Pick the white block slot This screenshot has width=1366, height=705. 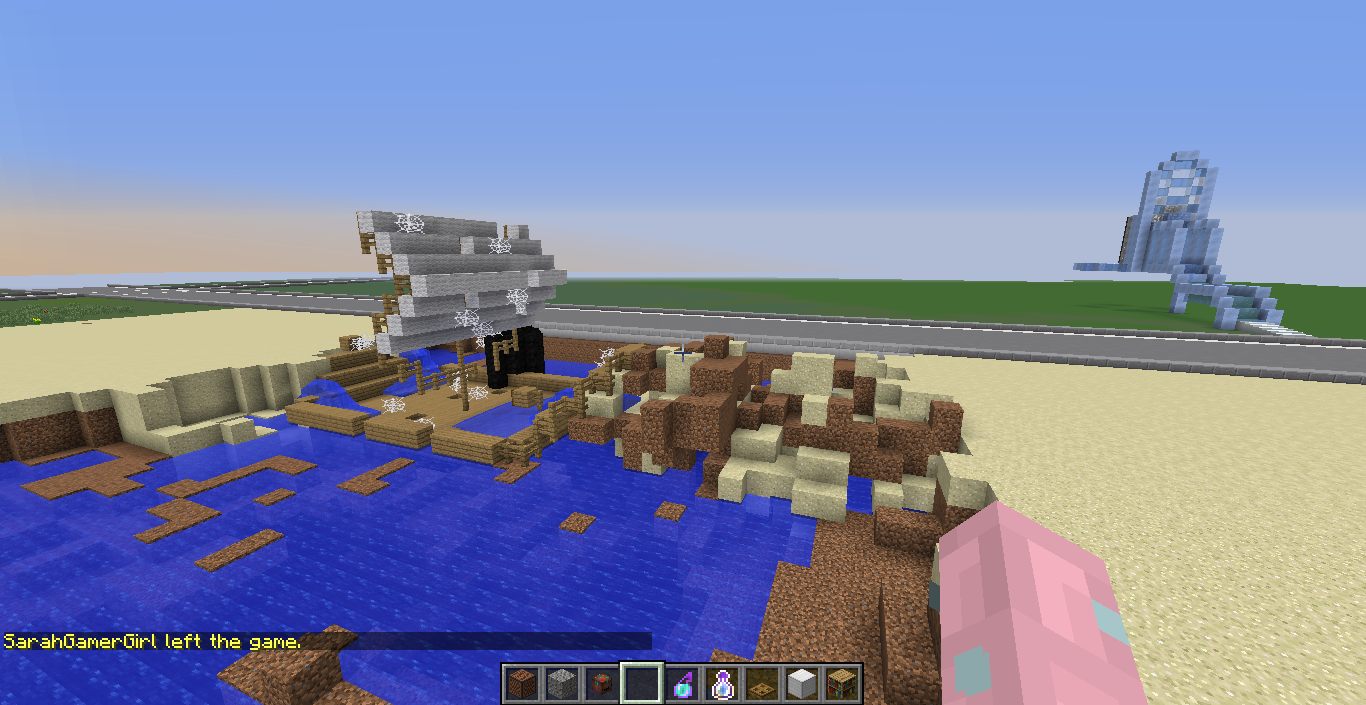pyautogui.click(x=801, y=684)
